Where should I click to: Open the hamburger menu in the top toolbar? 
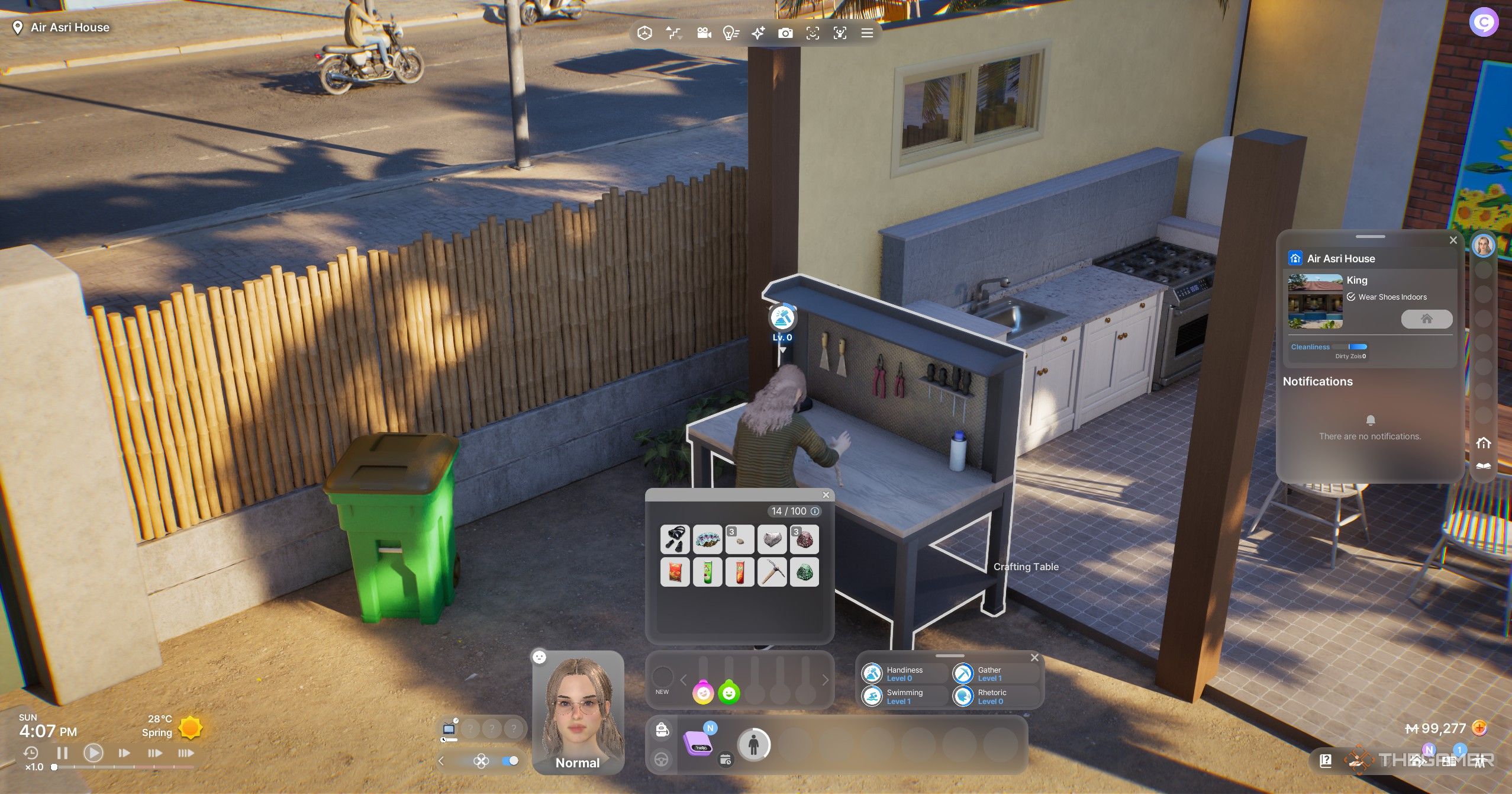(867, 33)
